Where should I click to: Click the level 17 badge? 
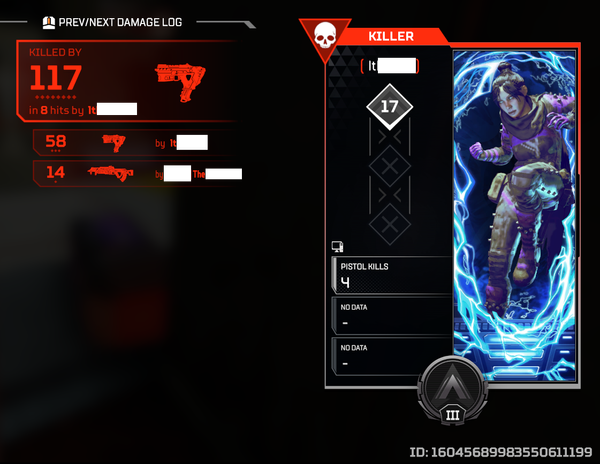(389, 108)
